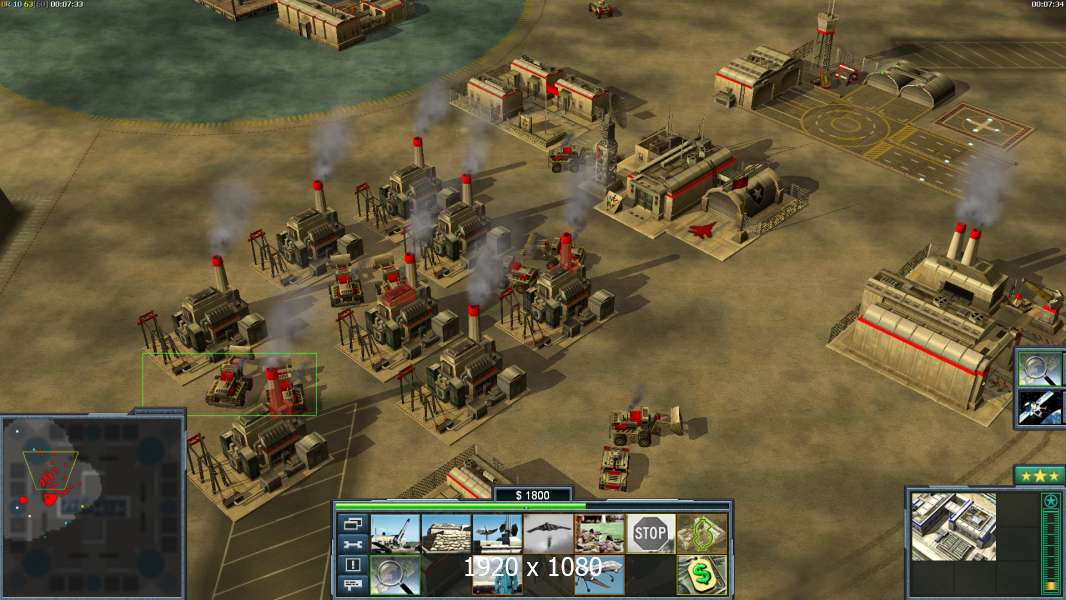Select the radar dish build icon
This screenshot has width=1066, height=600.
[x=497, y=534]
